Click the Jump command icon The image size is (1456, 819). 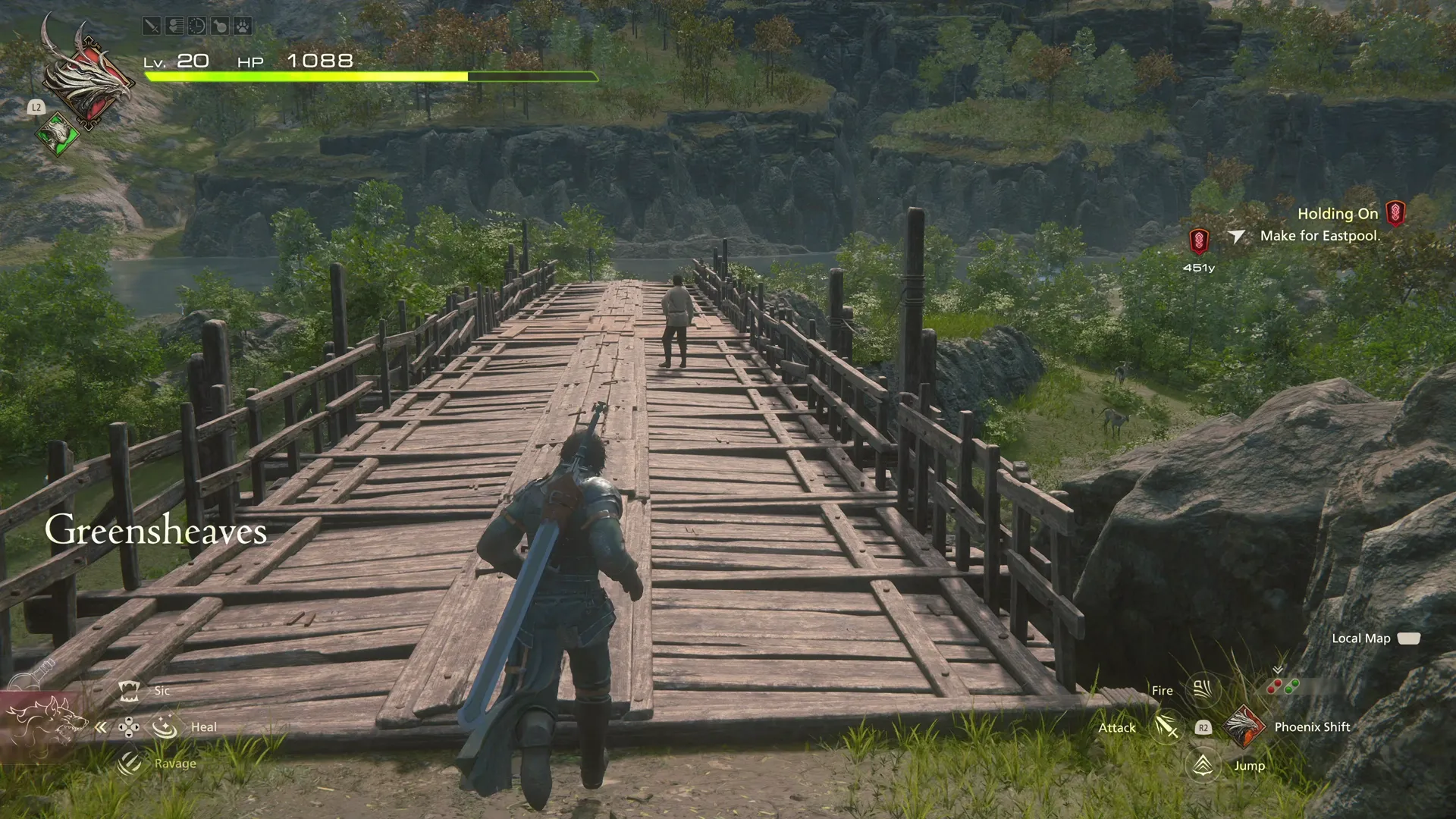pyautogui.click(x=1202, y=766)
